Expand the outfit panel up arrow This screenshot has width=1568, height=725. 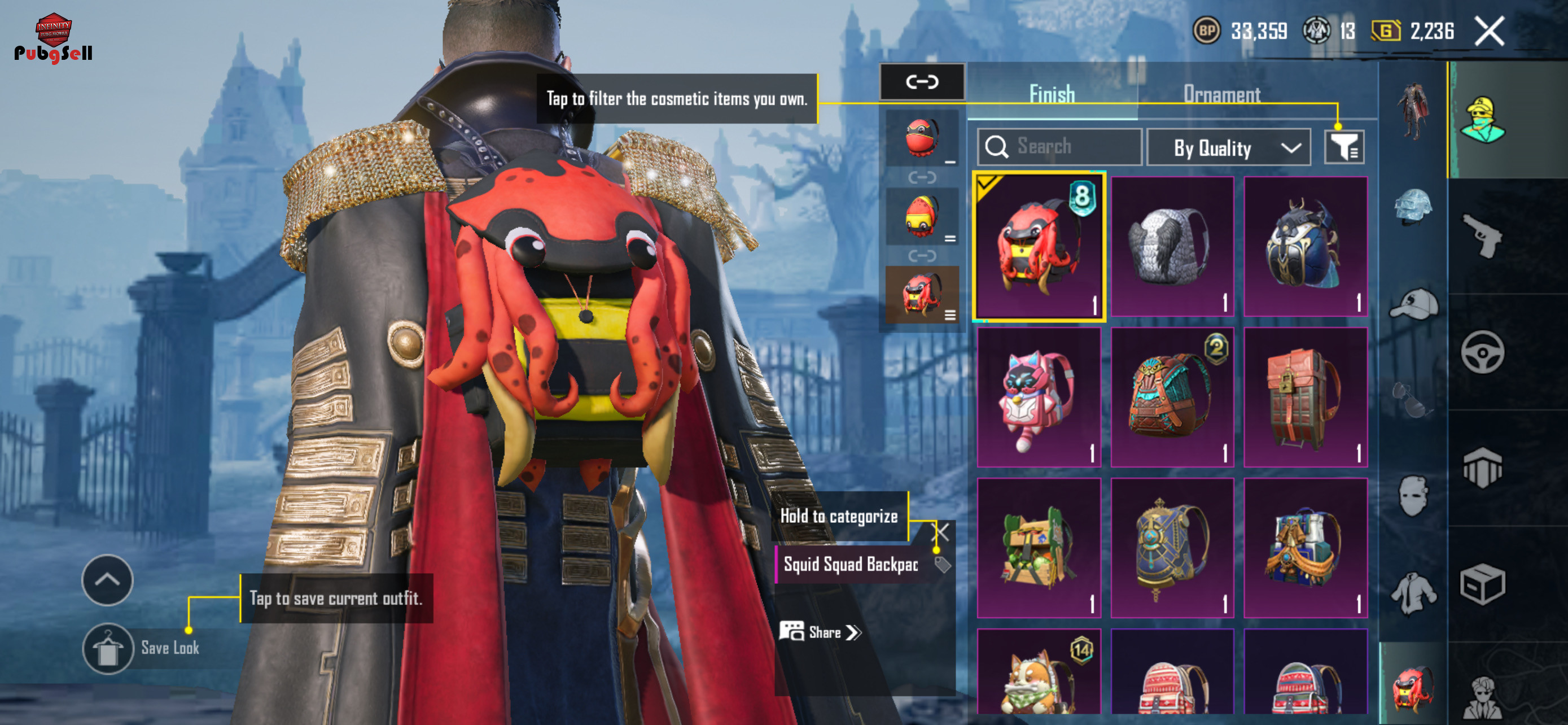107,580
